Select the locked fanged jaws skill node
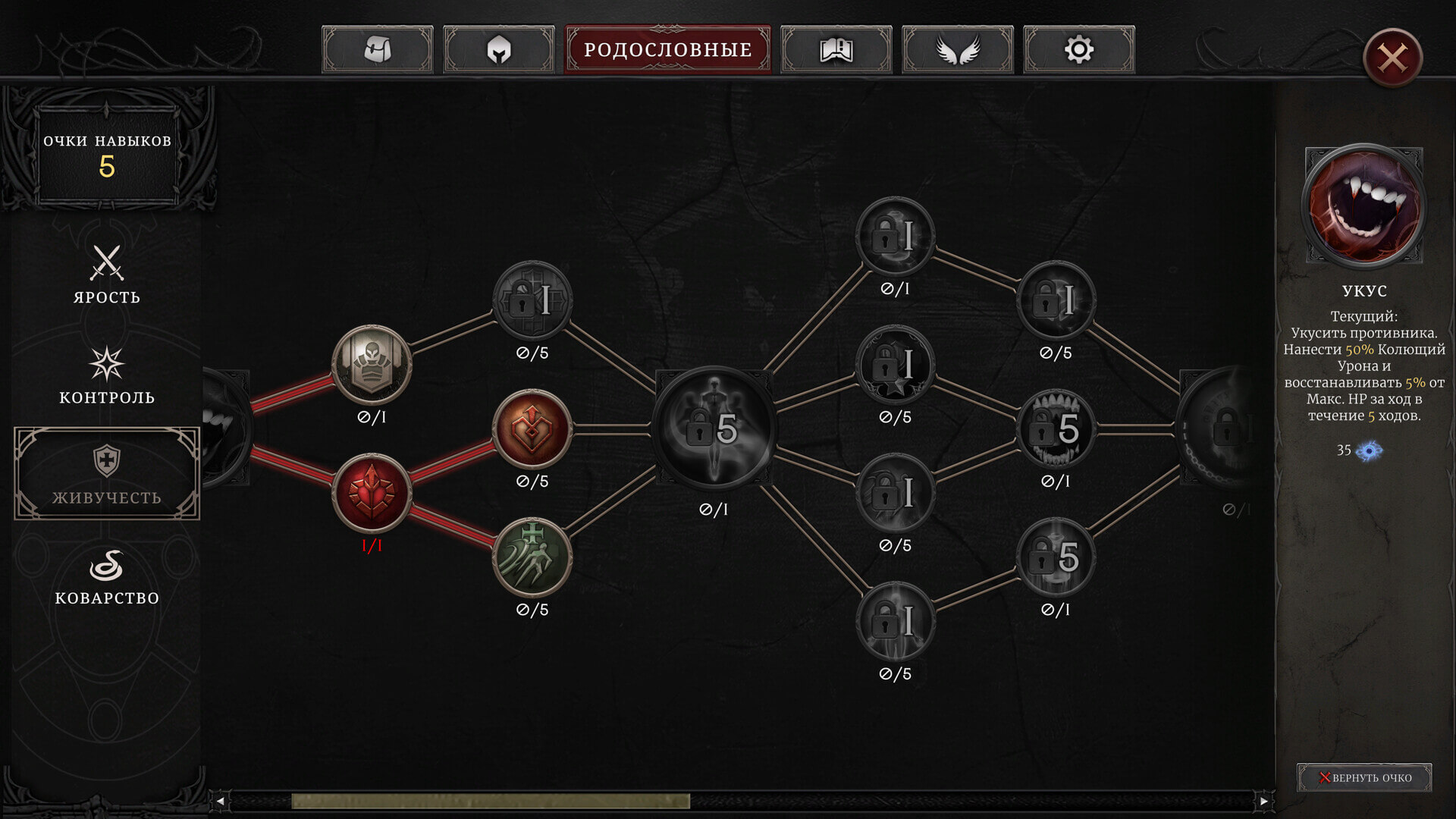The image size is (1456, 819). coord(1056,429)
